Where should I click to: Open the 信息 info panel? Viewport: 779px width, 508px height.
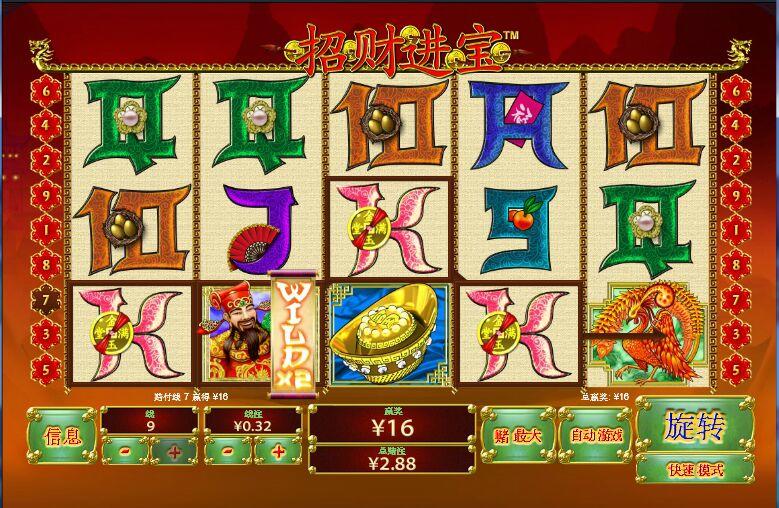coord(62,435)
